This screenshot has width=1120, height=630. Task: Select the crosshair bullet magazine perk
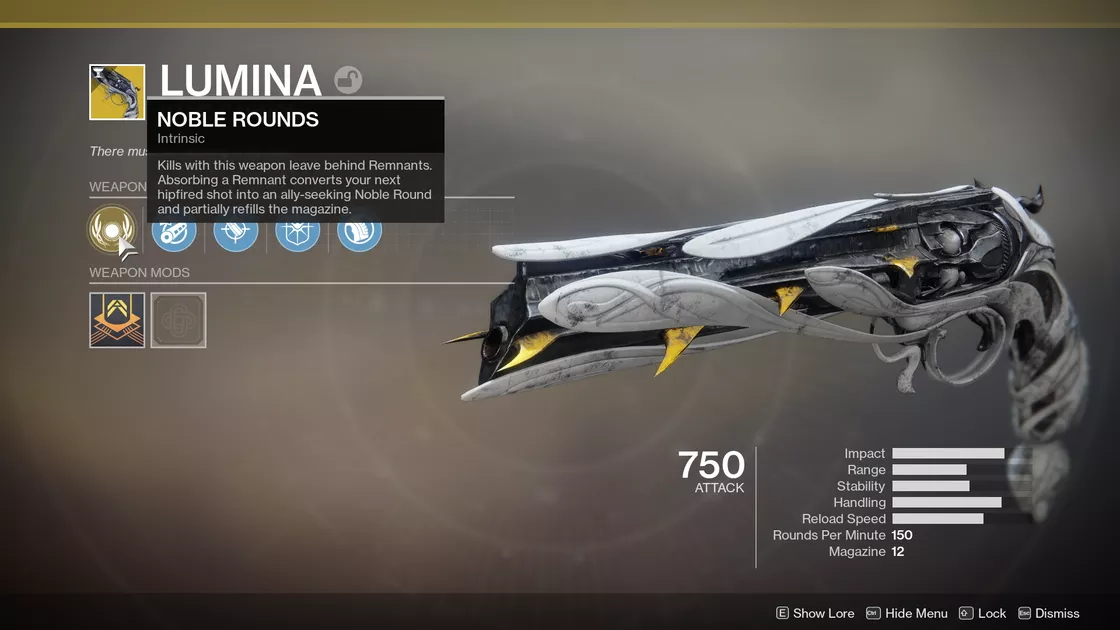pos(236,232)
